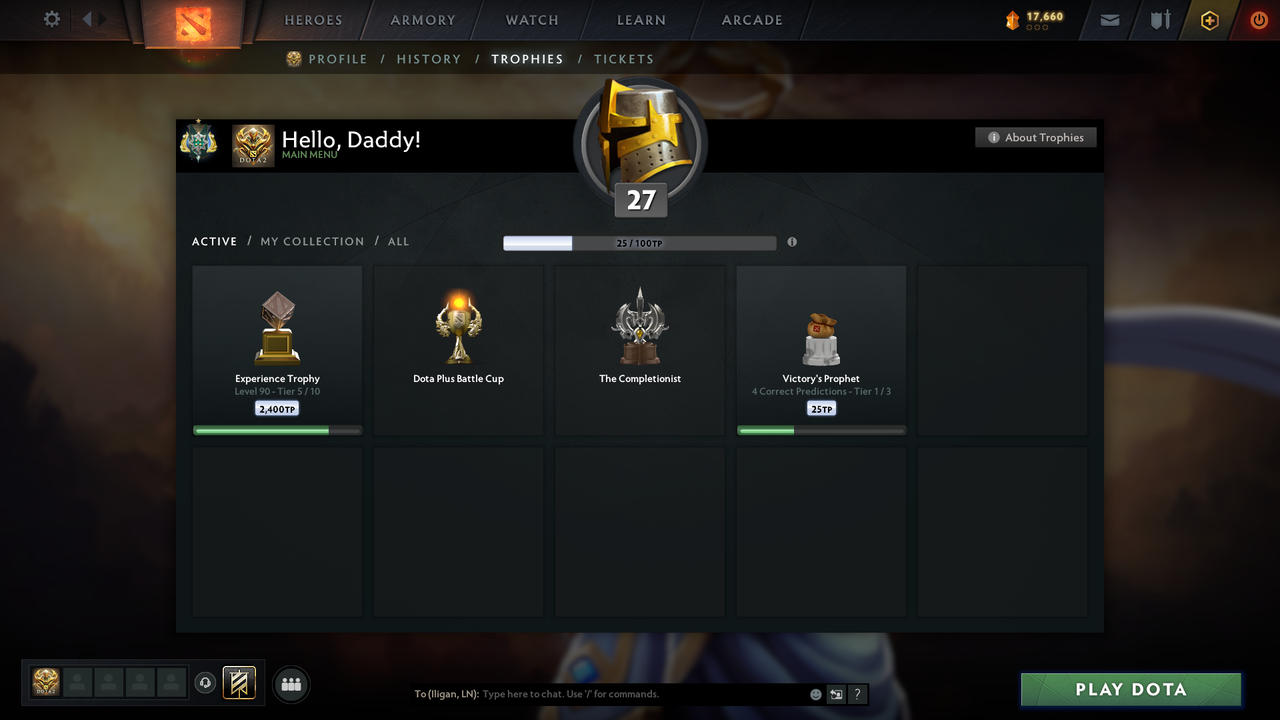Open About Trophies

1035,137
